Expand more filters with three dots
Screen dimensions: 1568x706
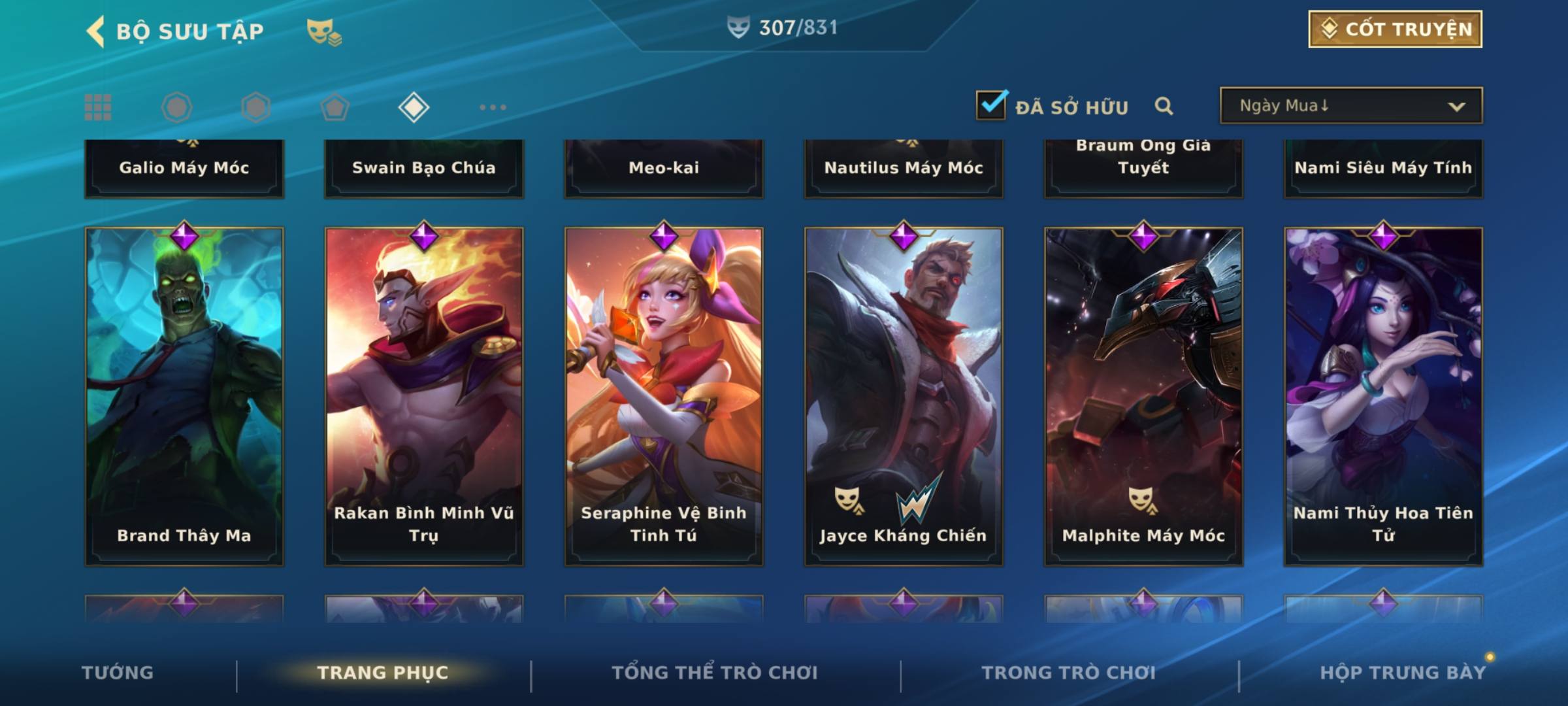point(493,107)
